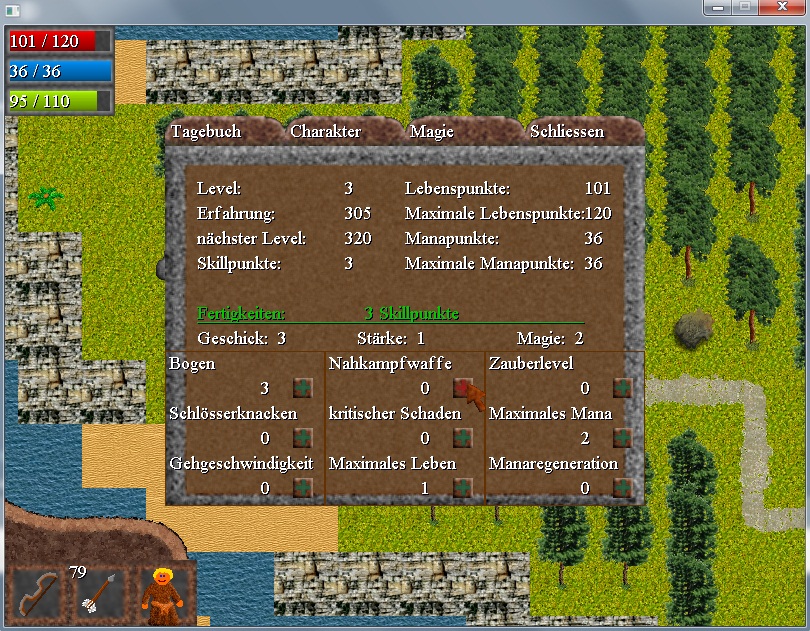Select the bow weapon slot
Viewport: 810px width, 631px height.
pyautogui.click(x=37, y=596)
